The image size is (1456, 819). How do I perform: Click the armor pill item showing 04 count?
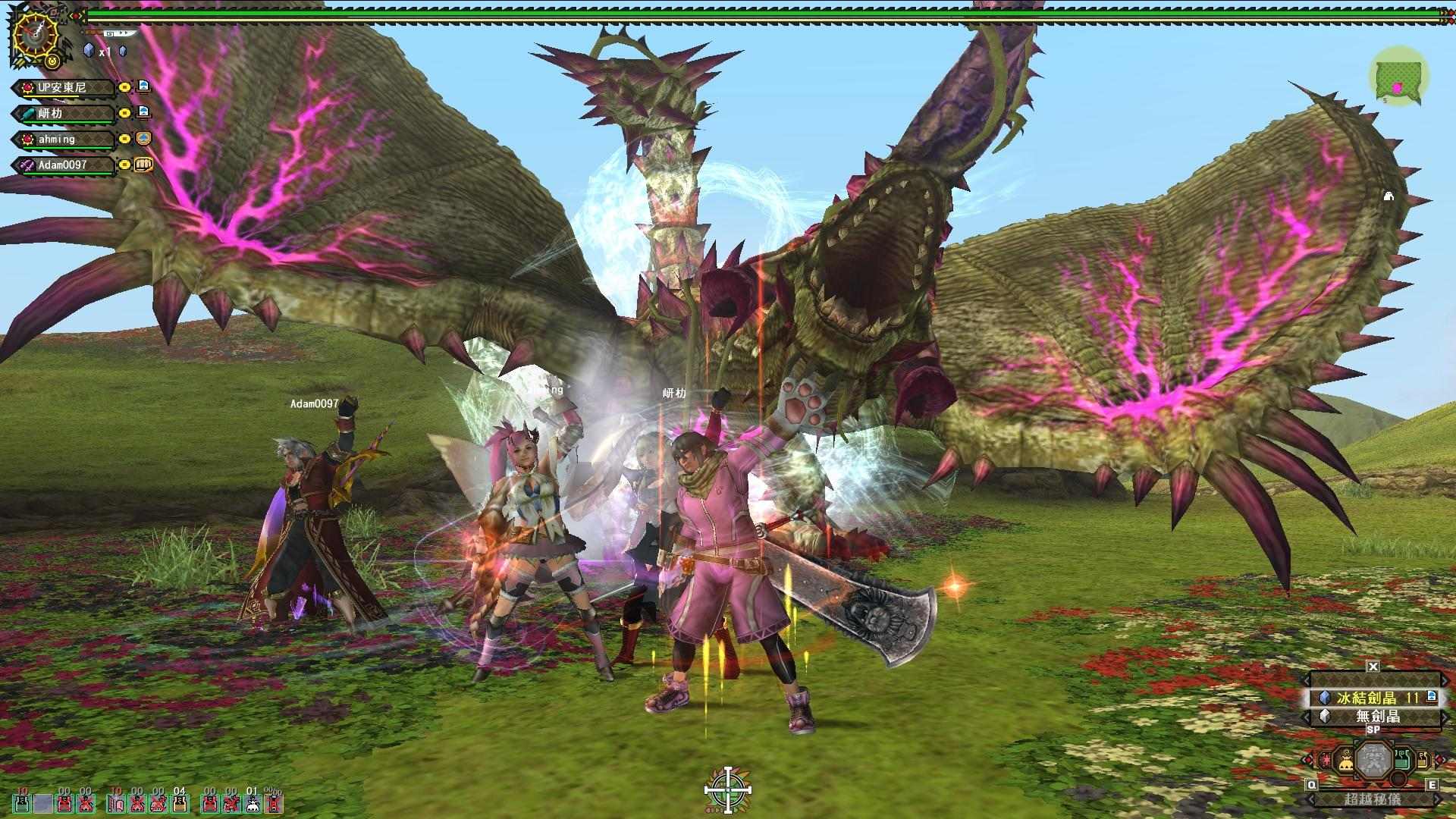pos(180,804)
